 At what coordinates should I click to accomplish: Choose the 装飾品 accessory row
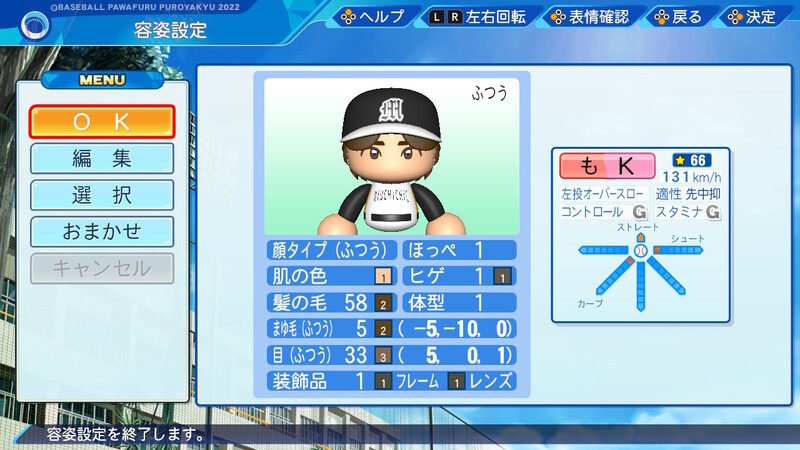point(331,381)
